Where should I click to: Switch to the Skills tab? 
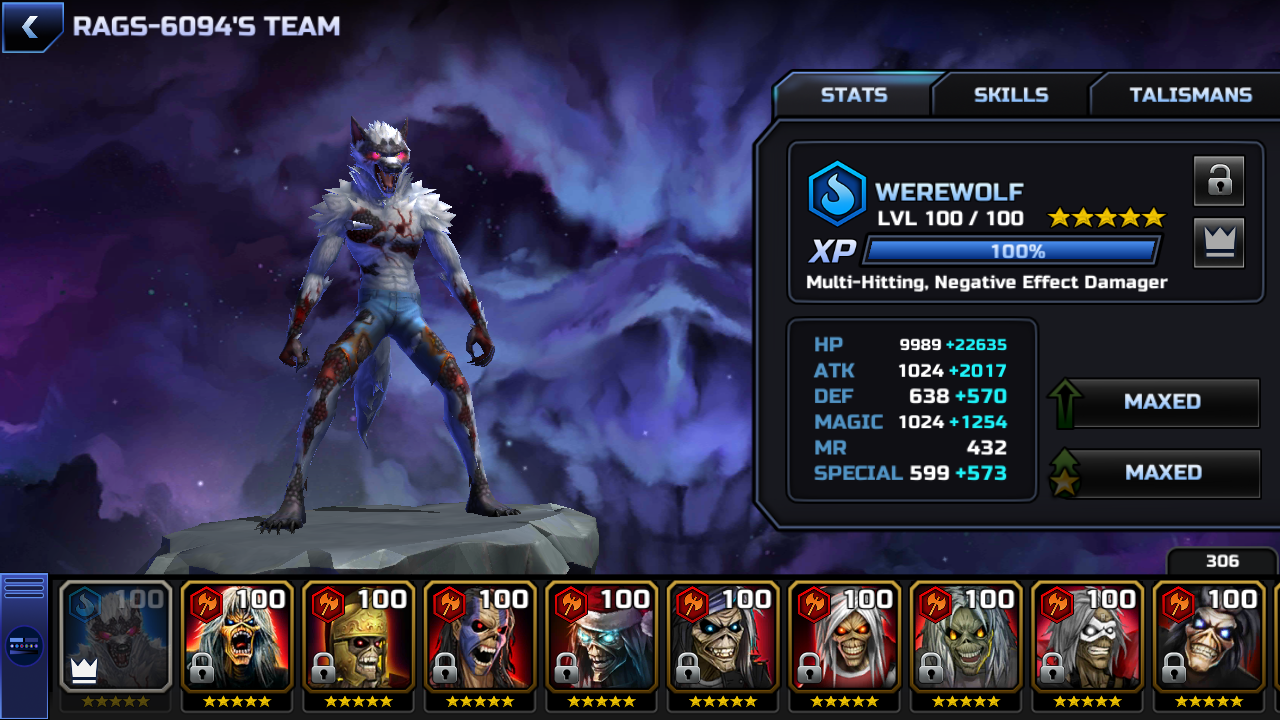click(1011, 95)
